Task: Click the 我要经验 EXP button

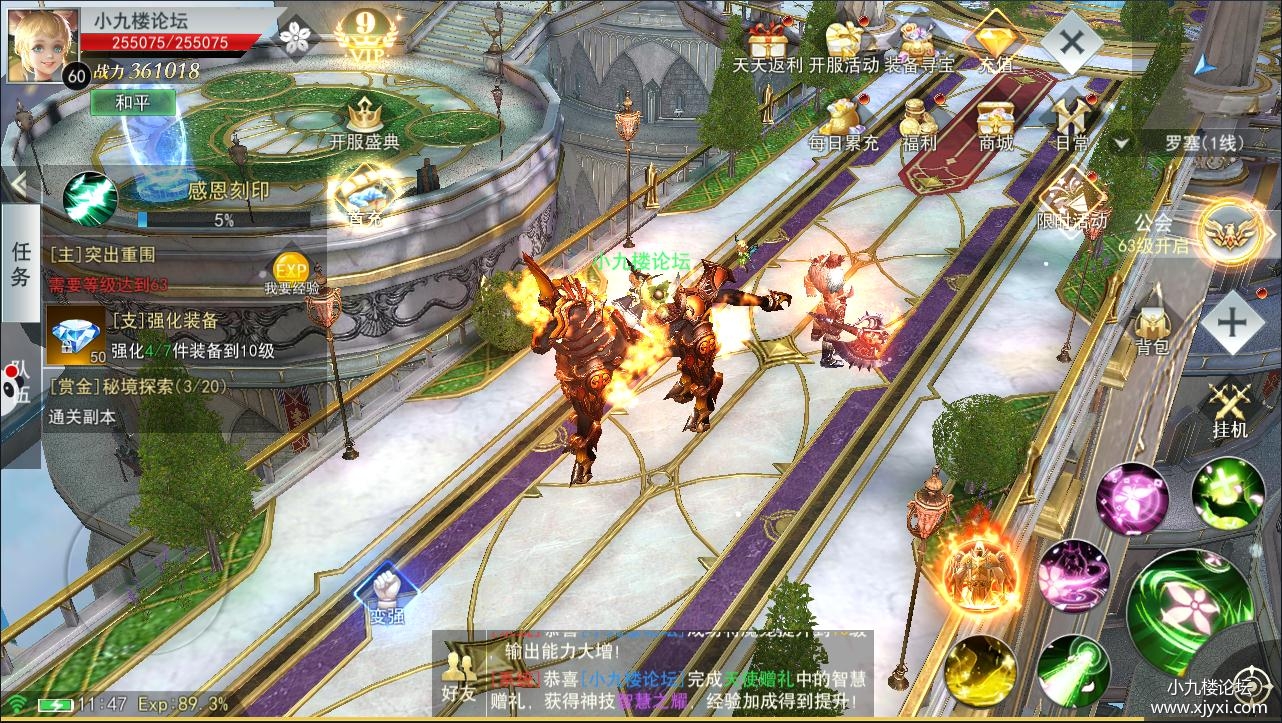Action: tap(291, 274)
